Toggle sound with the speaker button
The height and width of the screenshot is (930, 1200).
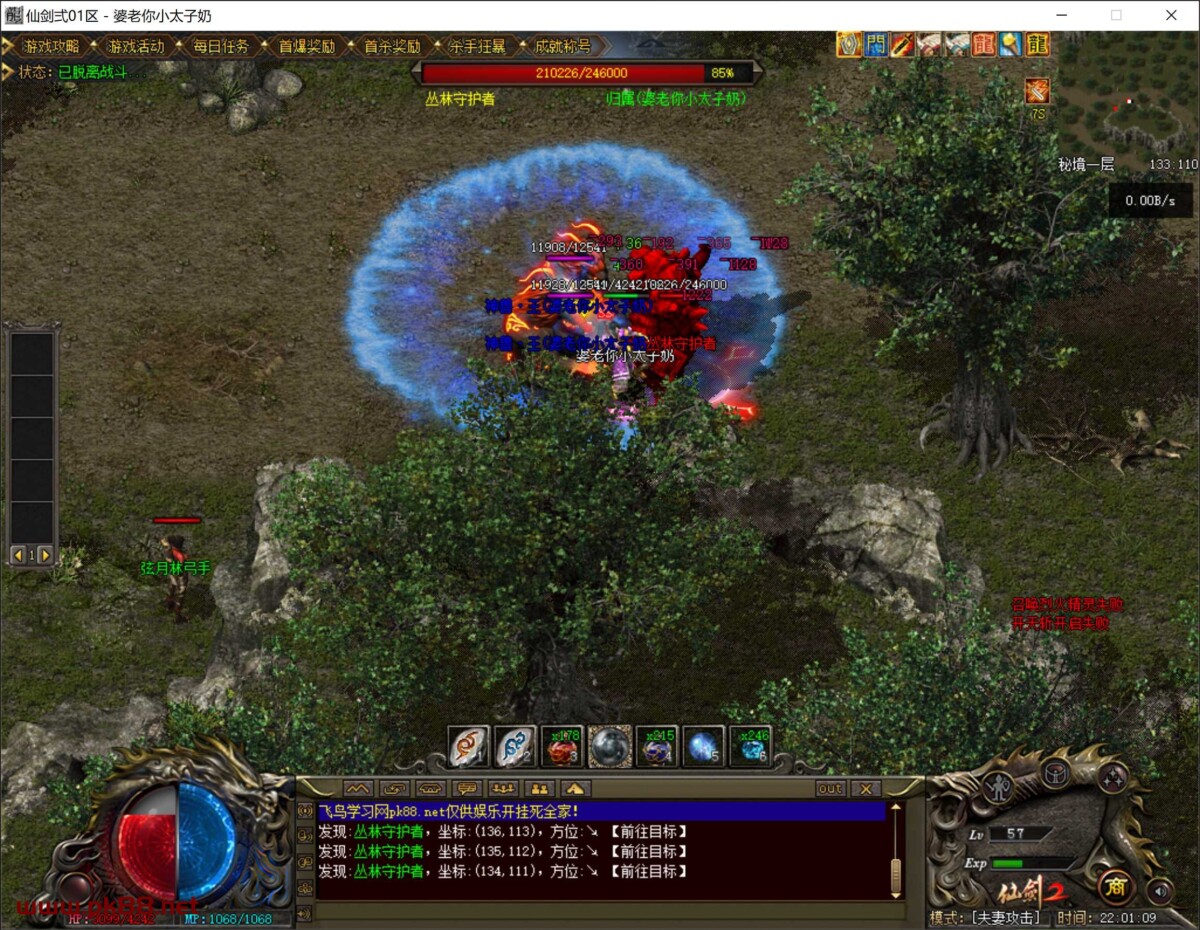tap(1160, 890)
